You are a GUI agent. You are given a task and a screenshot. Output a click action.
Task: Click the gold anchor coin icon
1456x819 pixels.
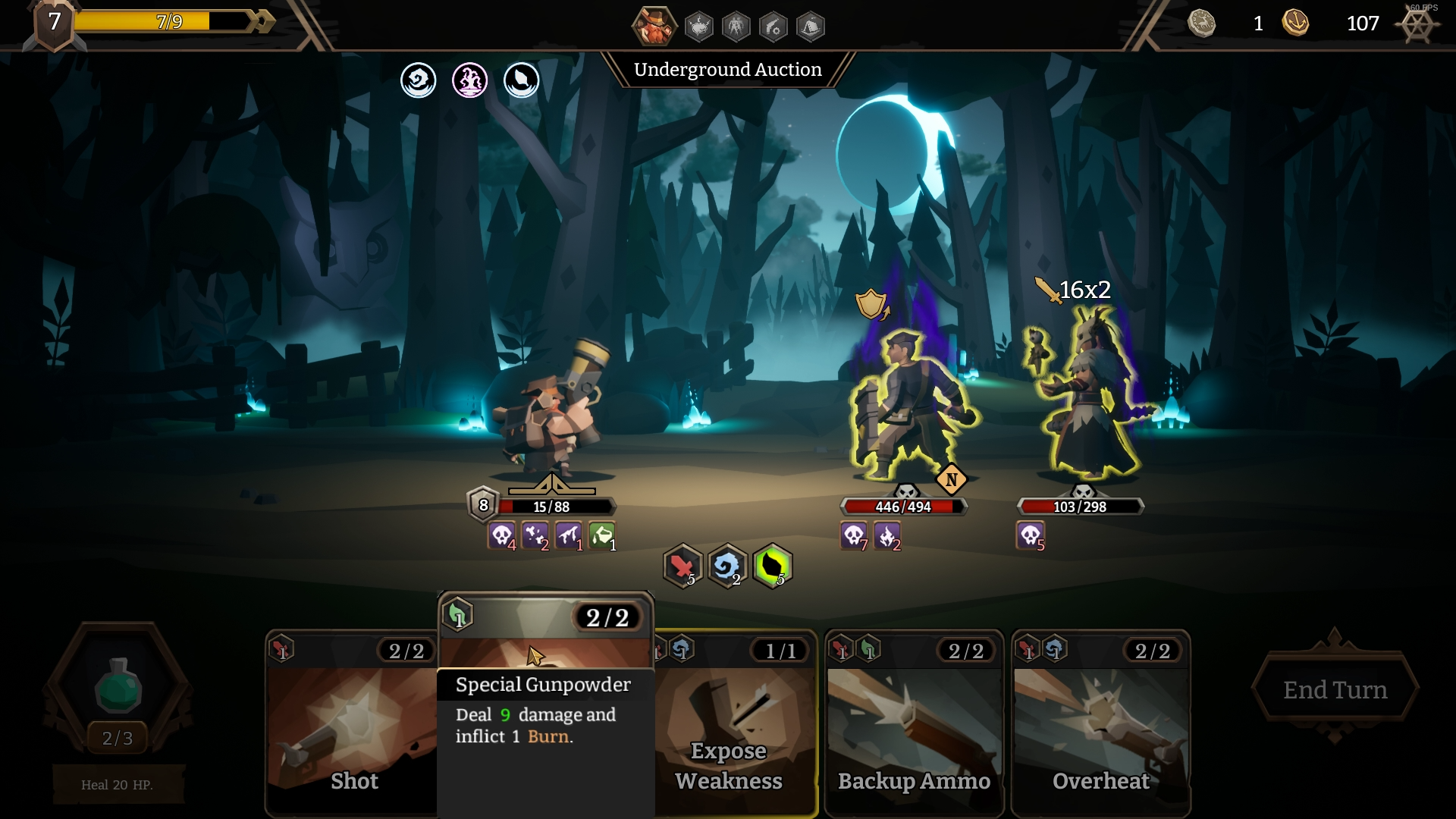pyautogui.click(x=1295, y=23)
